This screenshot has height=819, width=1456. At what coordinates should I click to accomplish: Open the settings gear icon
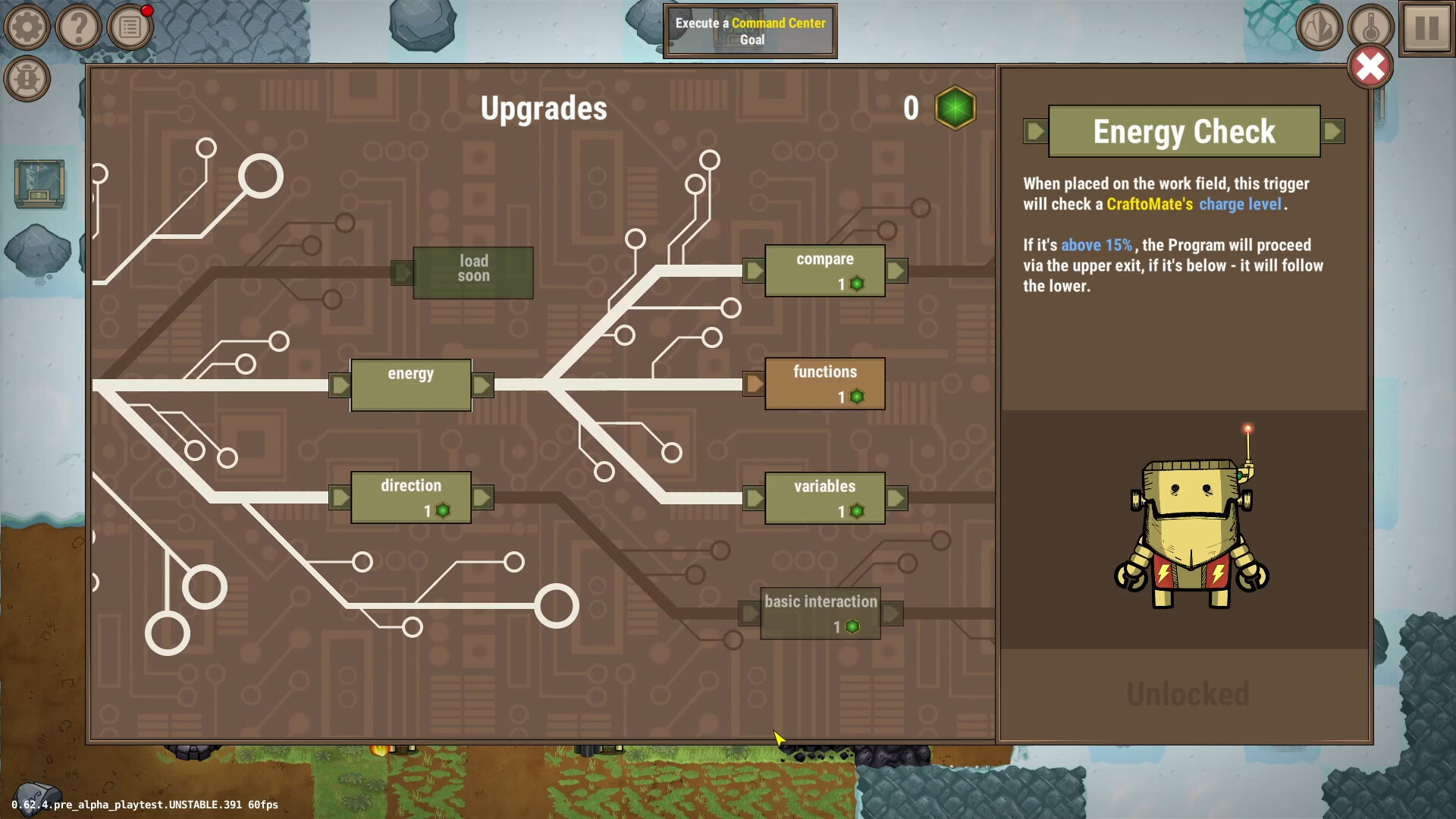(x=27, y=27)
